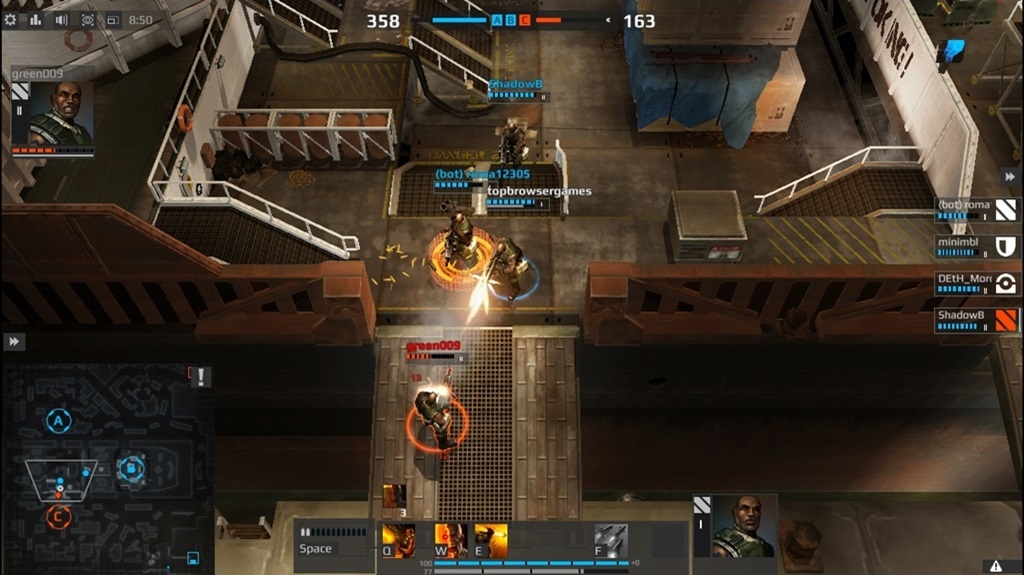Screen dimensions: 1024x575
Task: Select the minimbl teammate row
Action: tap(977, 246)
